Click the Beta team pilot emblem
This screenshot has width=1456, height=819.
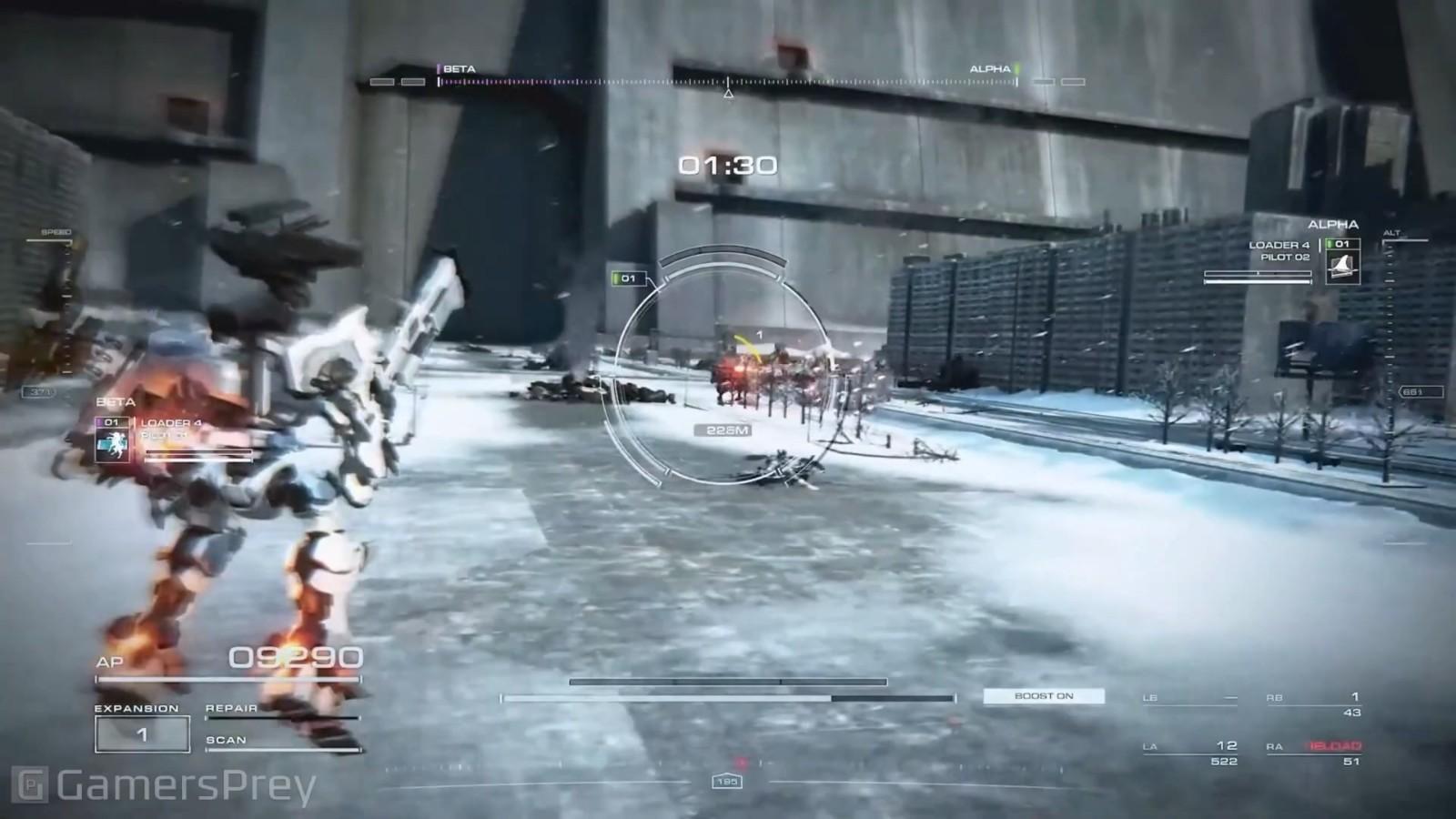click(113, 445)
